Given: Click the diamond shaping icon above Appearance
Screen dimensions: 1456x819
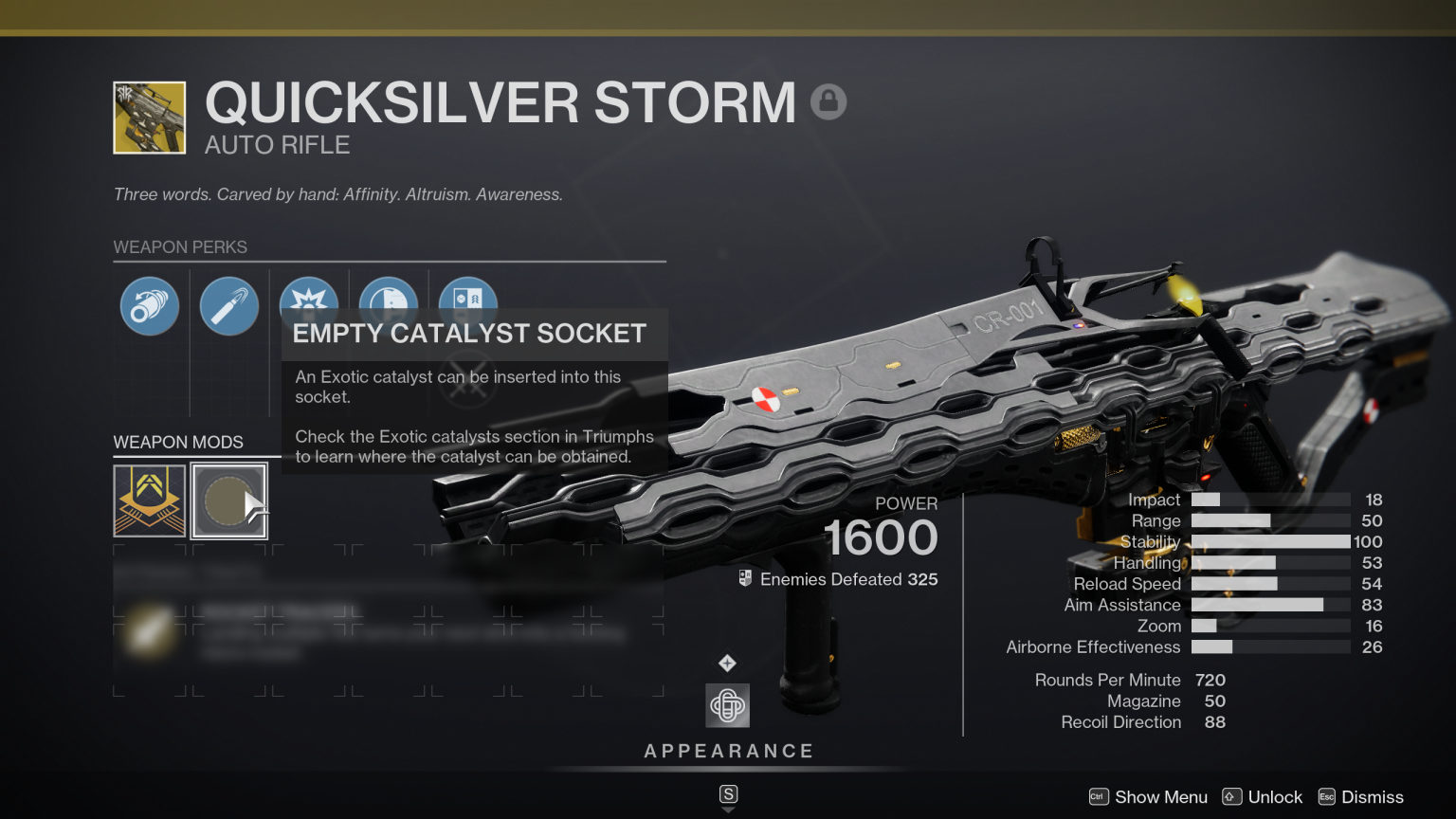Looking at the screenshot, I should [x=727, y=664].
